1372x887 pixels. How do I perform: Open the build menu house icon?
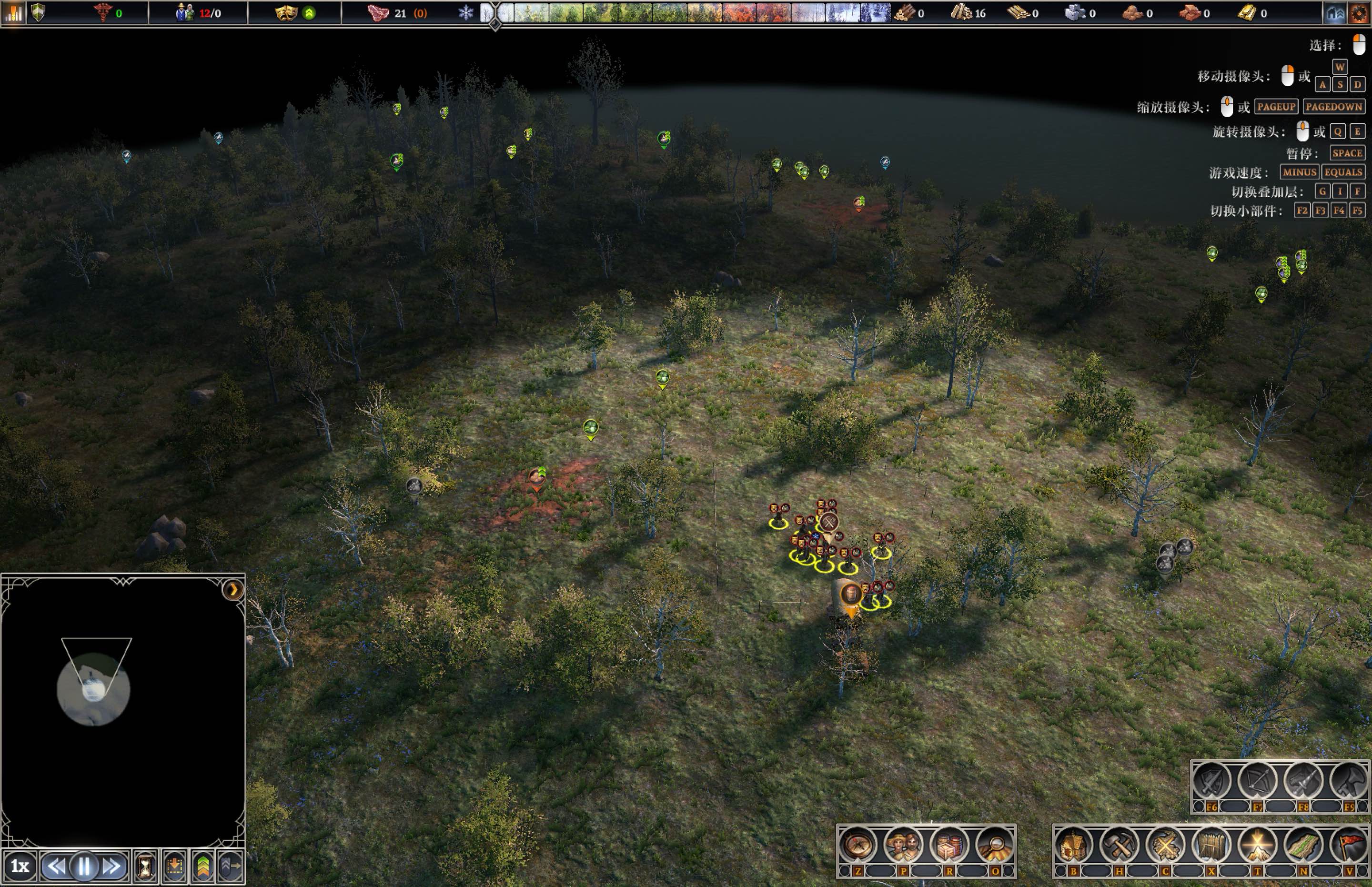[x=1074, y=846]
